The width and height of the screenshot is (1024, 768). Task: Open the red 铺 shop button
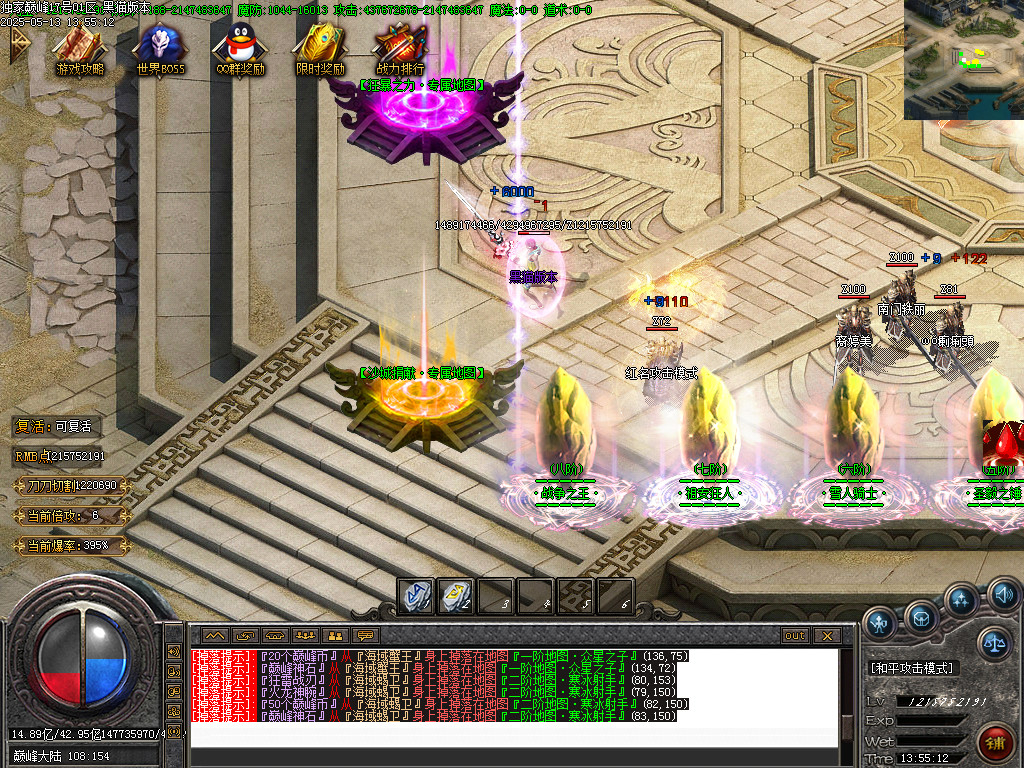click(994, 743)
